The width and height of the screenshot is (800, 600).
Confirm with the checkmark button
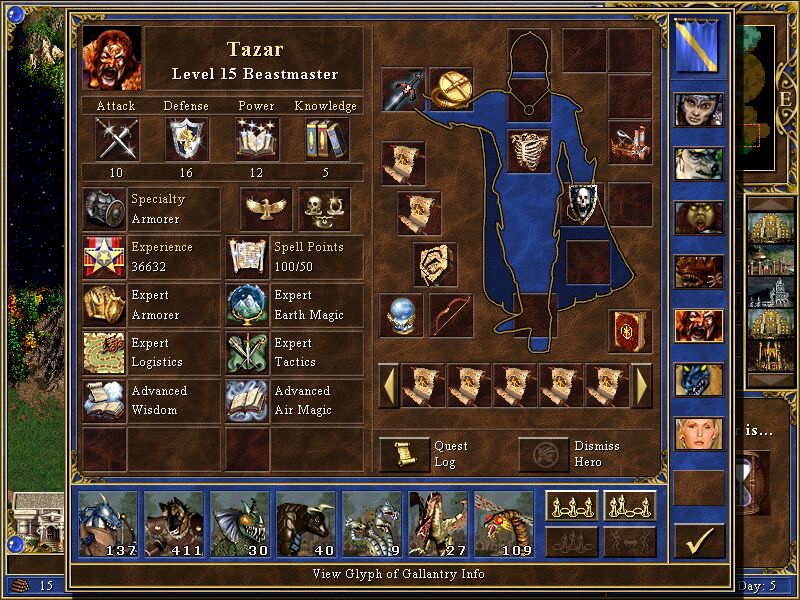(699, 541)
